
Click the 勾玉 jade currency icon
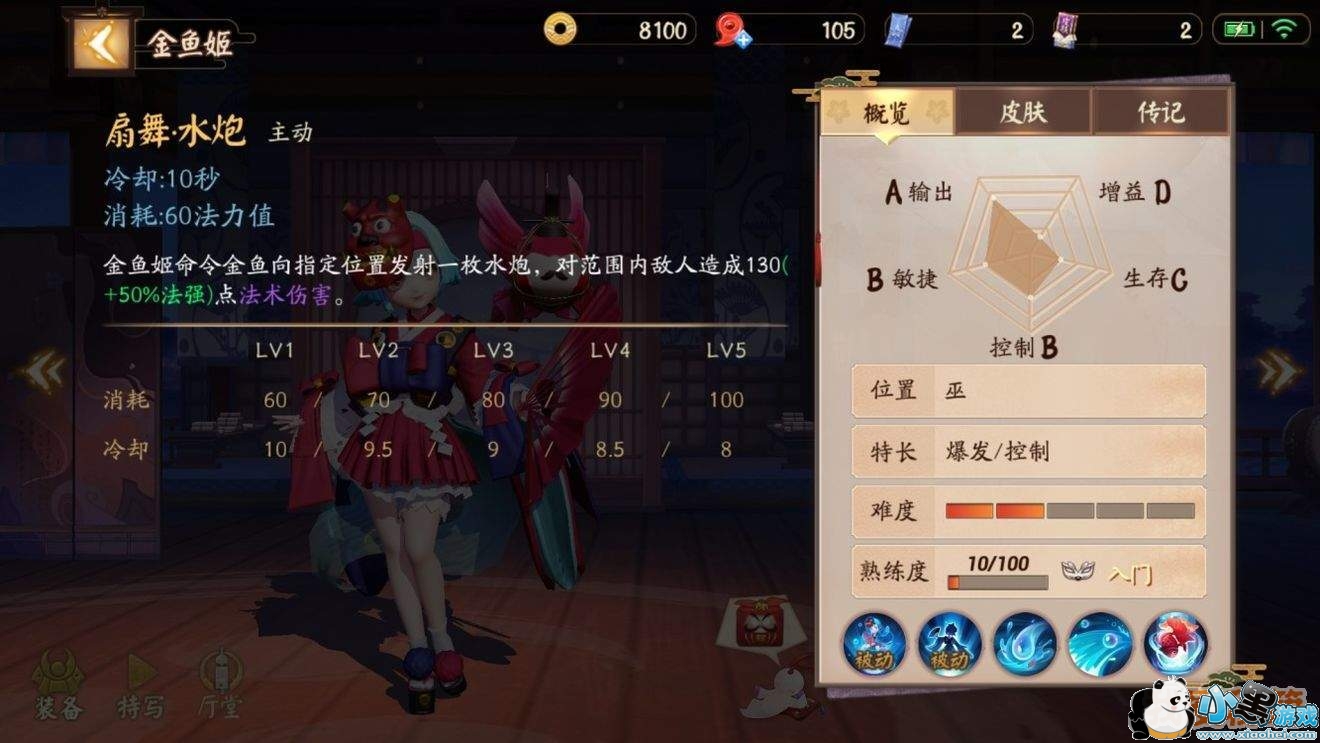tap(729, 30)
